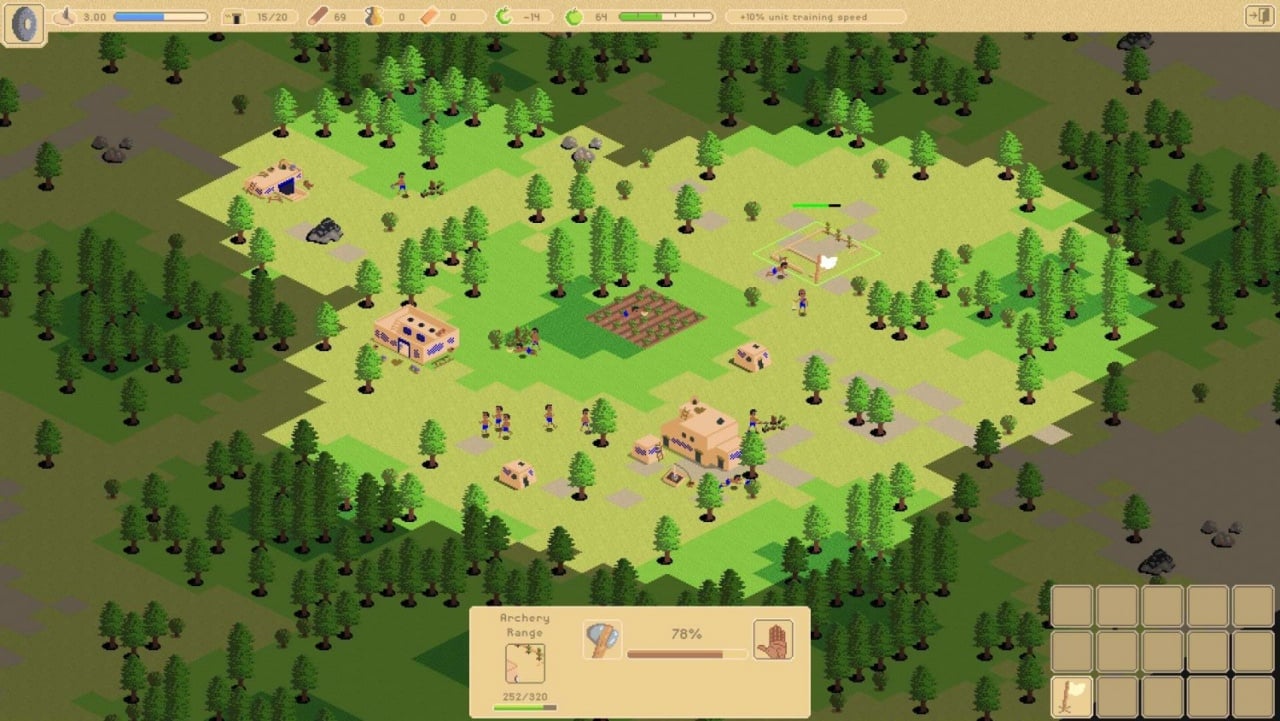Activate the white flag rally command slot
Viewport: 1280px width, 721px height.
(1072, 696)
